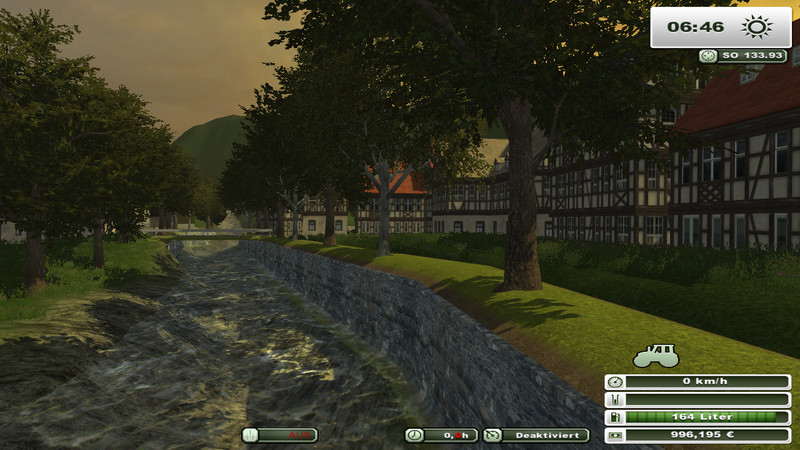The width and height of the screenshot is (800, 450).
Task: Click the compass icon beside SO 133.93
Action: tap(709, 56)
